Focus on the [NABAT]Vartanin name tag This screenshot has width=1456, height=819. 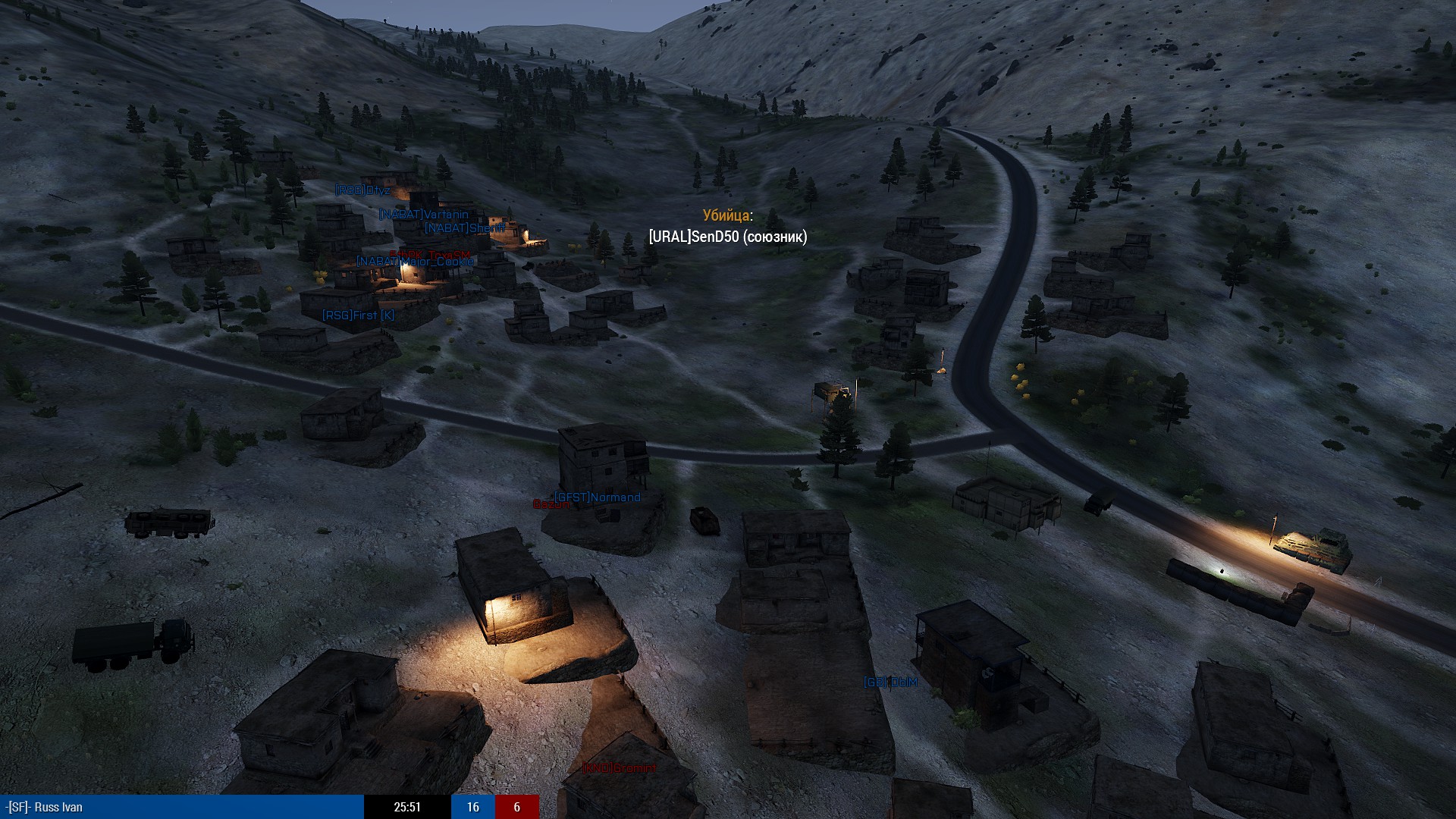point(424,215)
